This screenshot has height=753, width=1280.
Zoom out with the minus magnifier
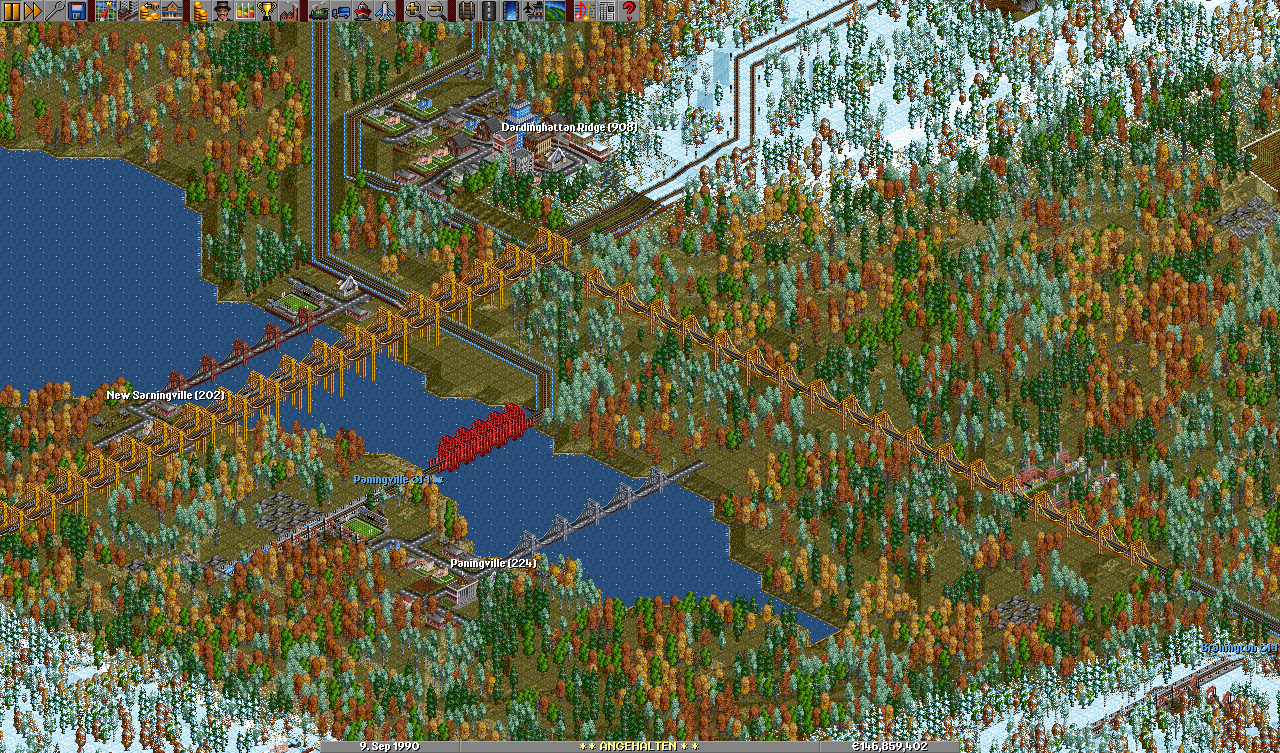coord(436,11)
